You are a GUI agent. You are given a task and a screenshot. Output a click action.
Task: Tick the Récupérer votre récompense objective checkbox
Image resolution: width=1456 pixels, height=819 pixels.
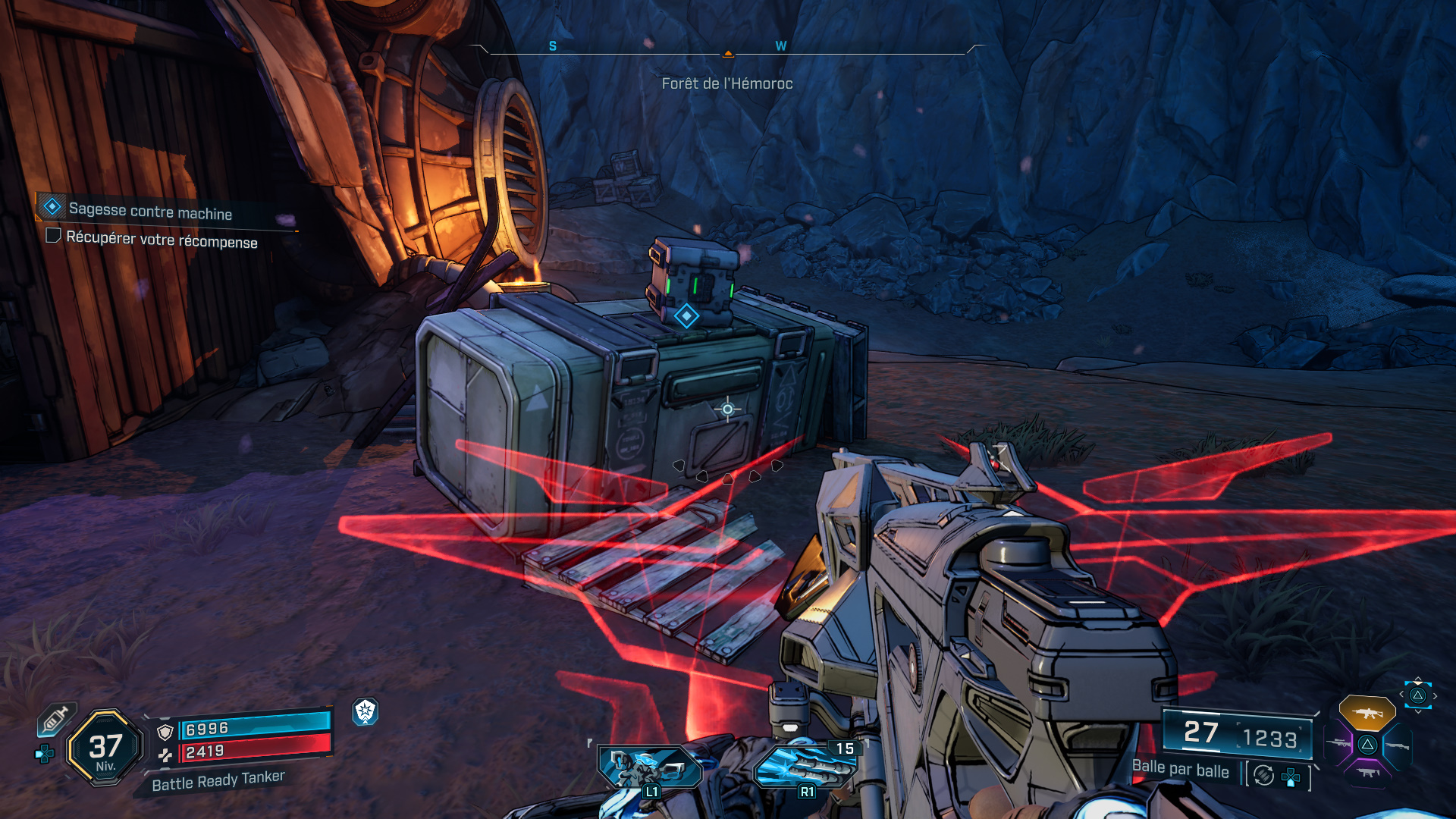click(x=53, y=236)
